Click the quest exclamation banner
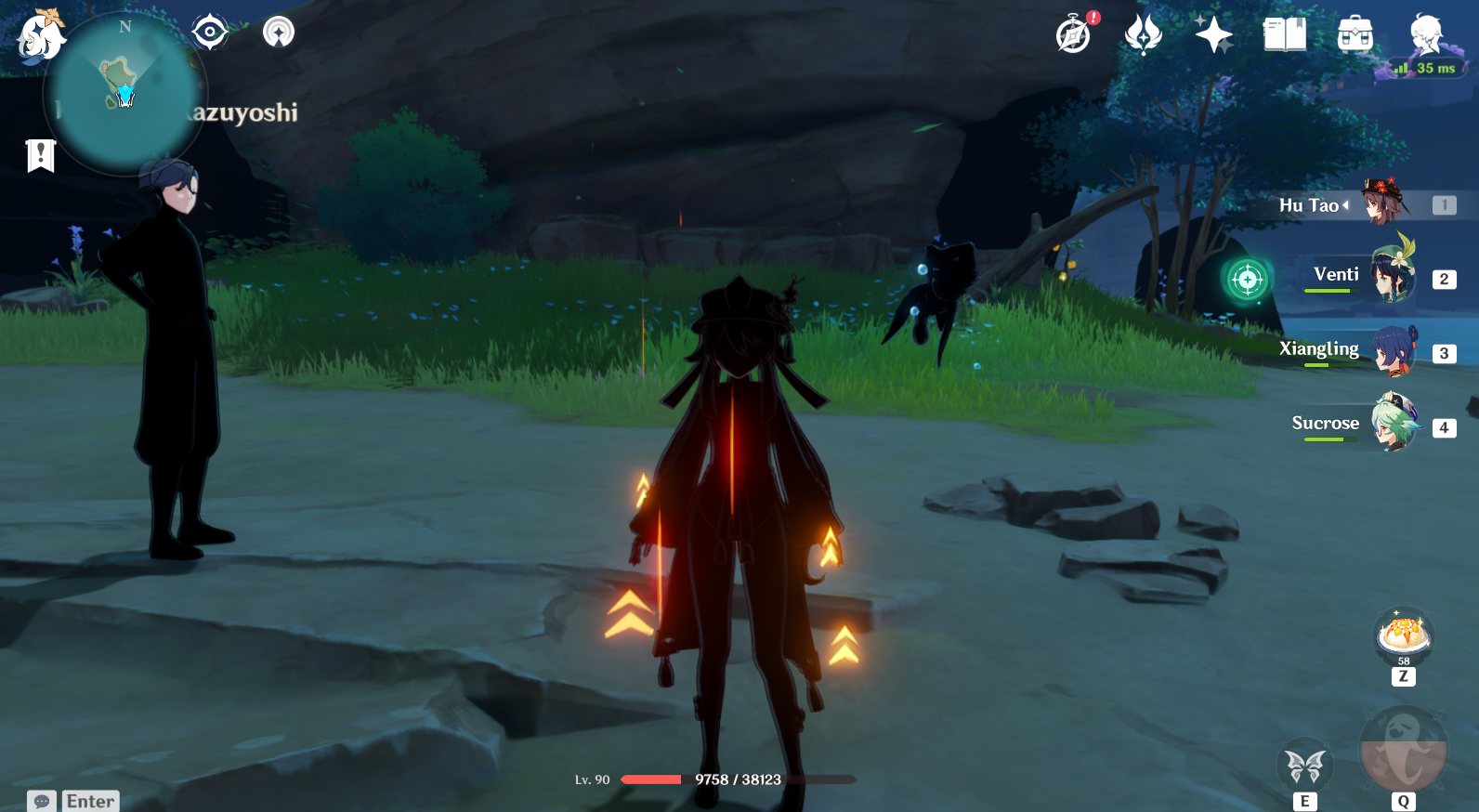Screen dimensions: 1479x812 (39, 155)
